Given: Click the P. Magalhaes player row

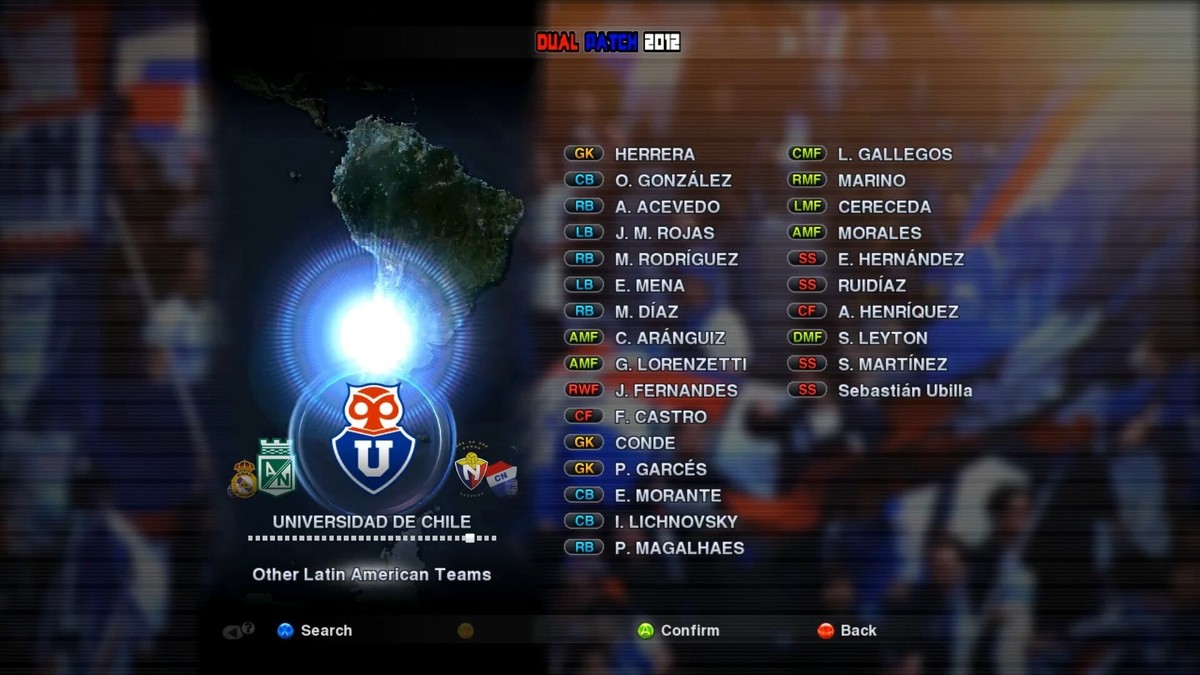Looking at the screenshot, I should 679,547.
